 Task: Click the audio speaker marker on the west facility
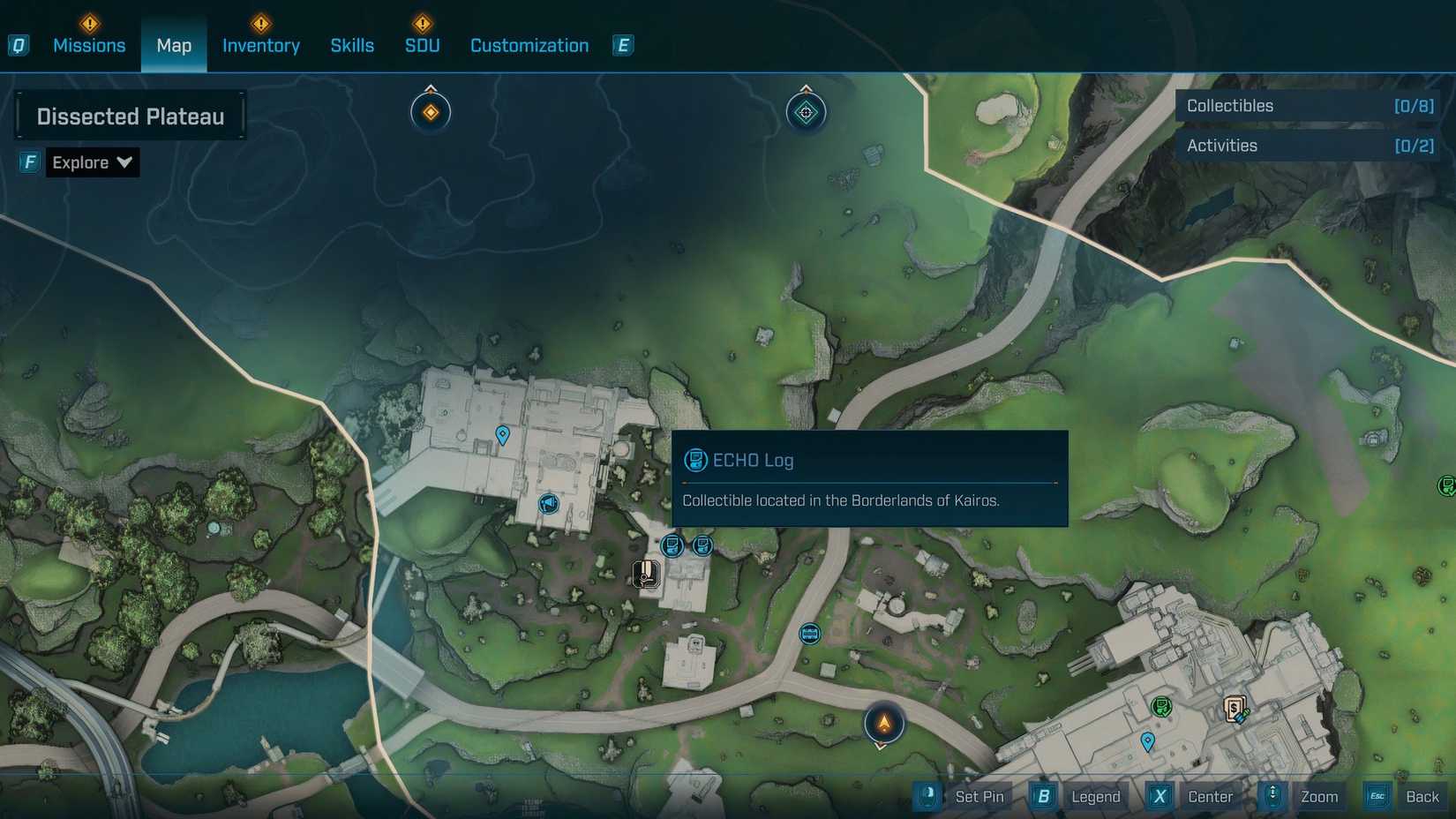tap(548, 504)
